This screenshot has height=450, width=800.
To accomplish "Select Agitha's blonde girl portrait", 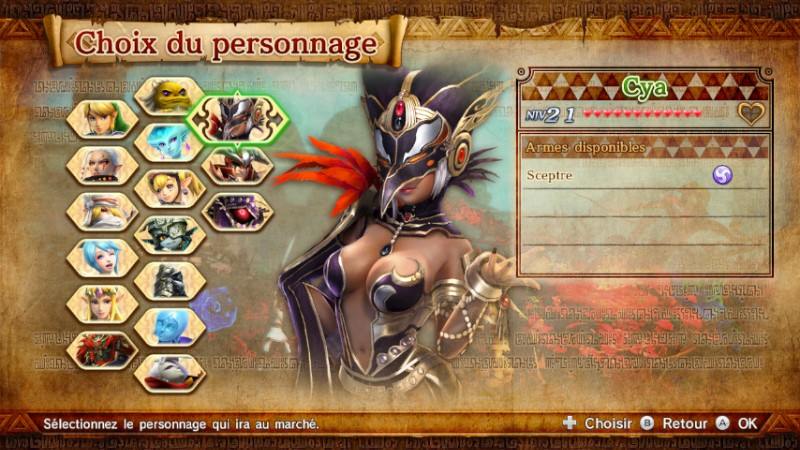I will point(170,188).
